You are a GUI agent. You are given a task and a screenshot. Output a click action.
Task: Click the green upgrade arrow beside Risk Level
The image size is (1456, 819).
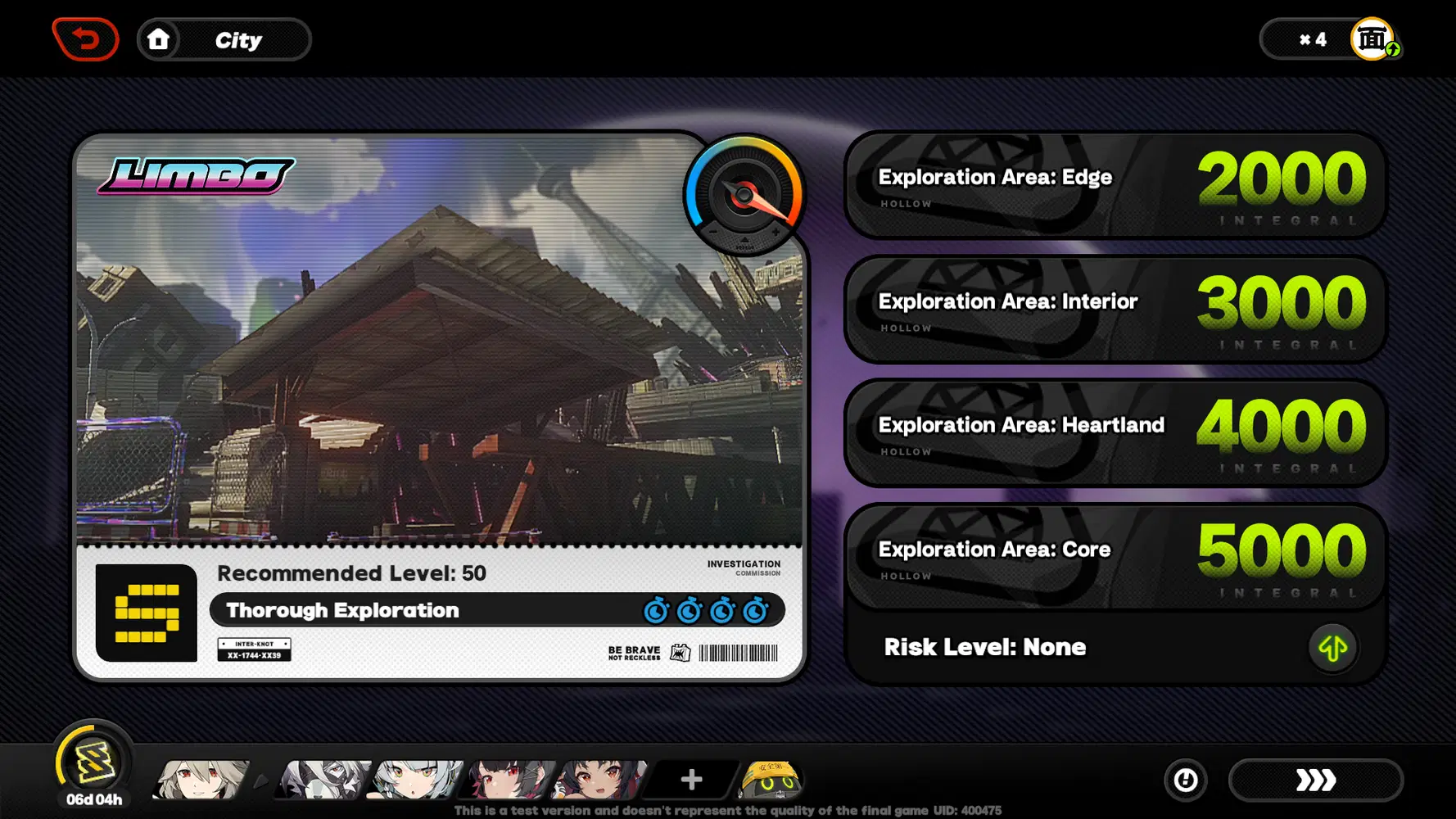(1332, 647)
